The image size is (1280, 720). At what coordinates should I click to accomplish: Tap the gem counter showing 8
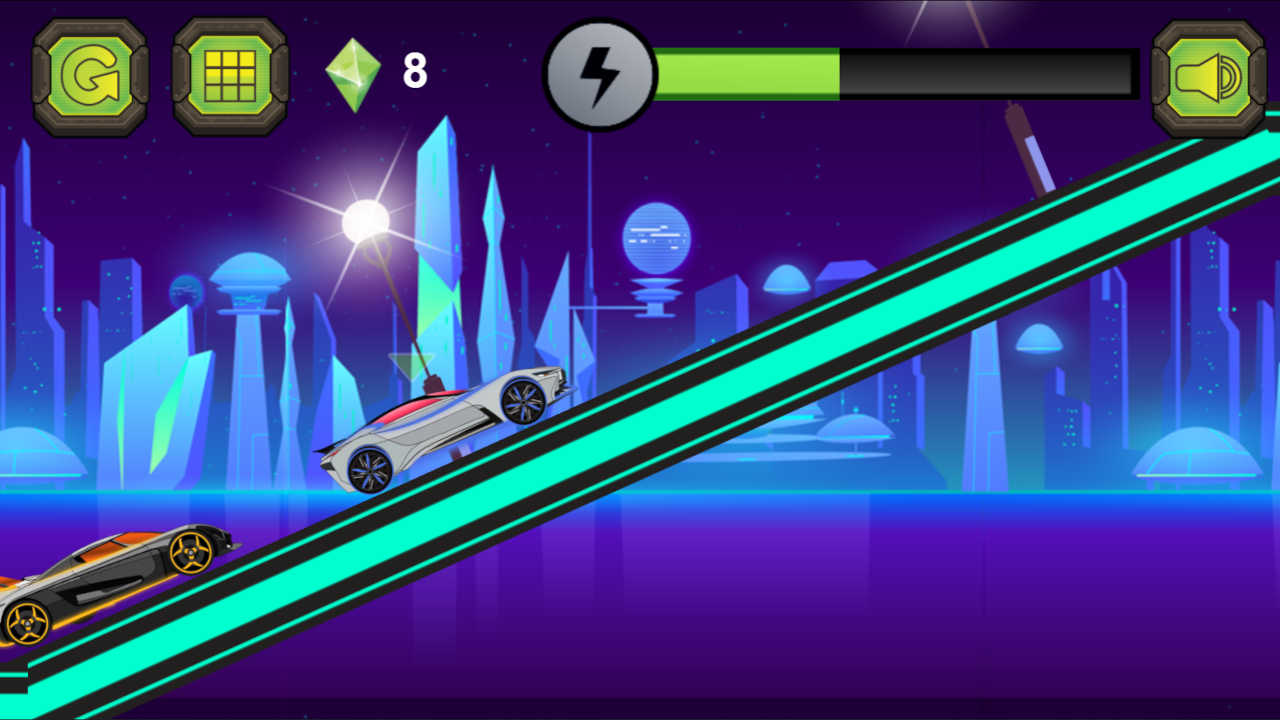click(413, 70)
